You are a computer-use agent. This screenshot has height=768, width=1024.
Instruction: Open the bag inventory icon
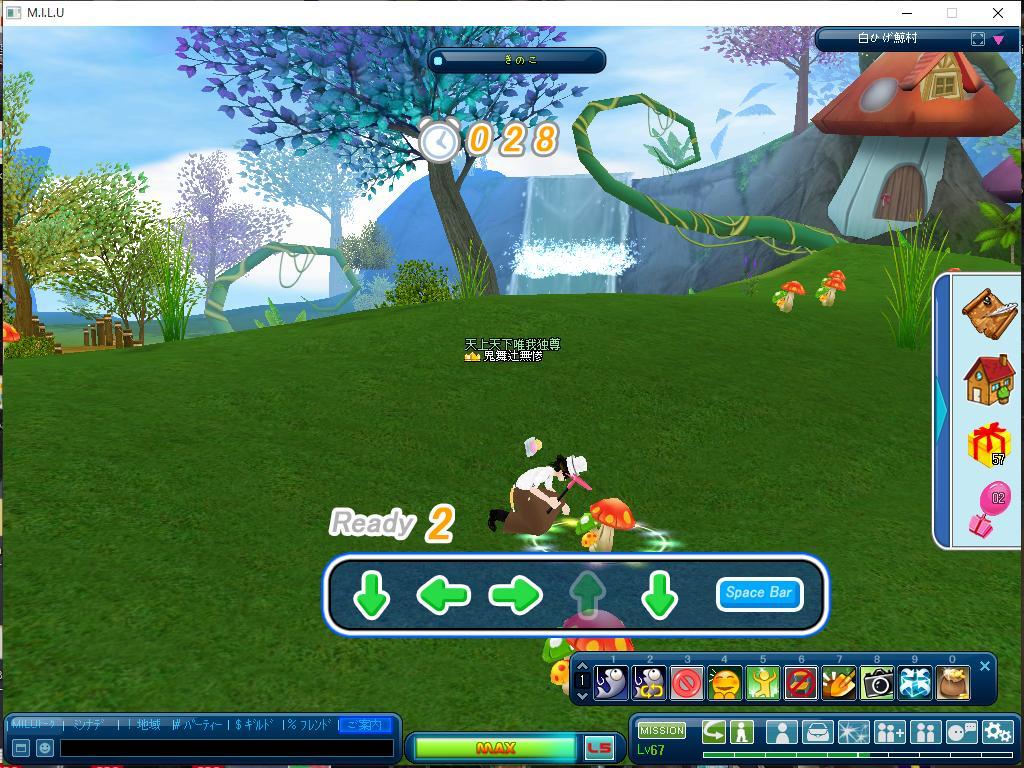817,732
